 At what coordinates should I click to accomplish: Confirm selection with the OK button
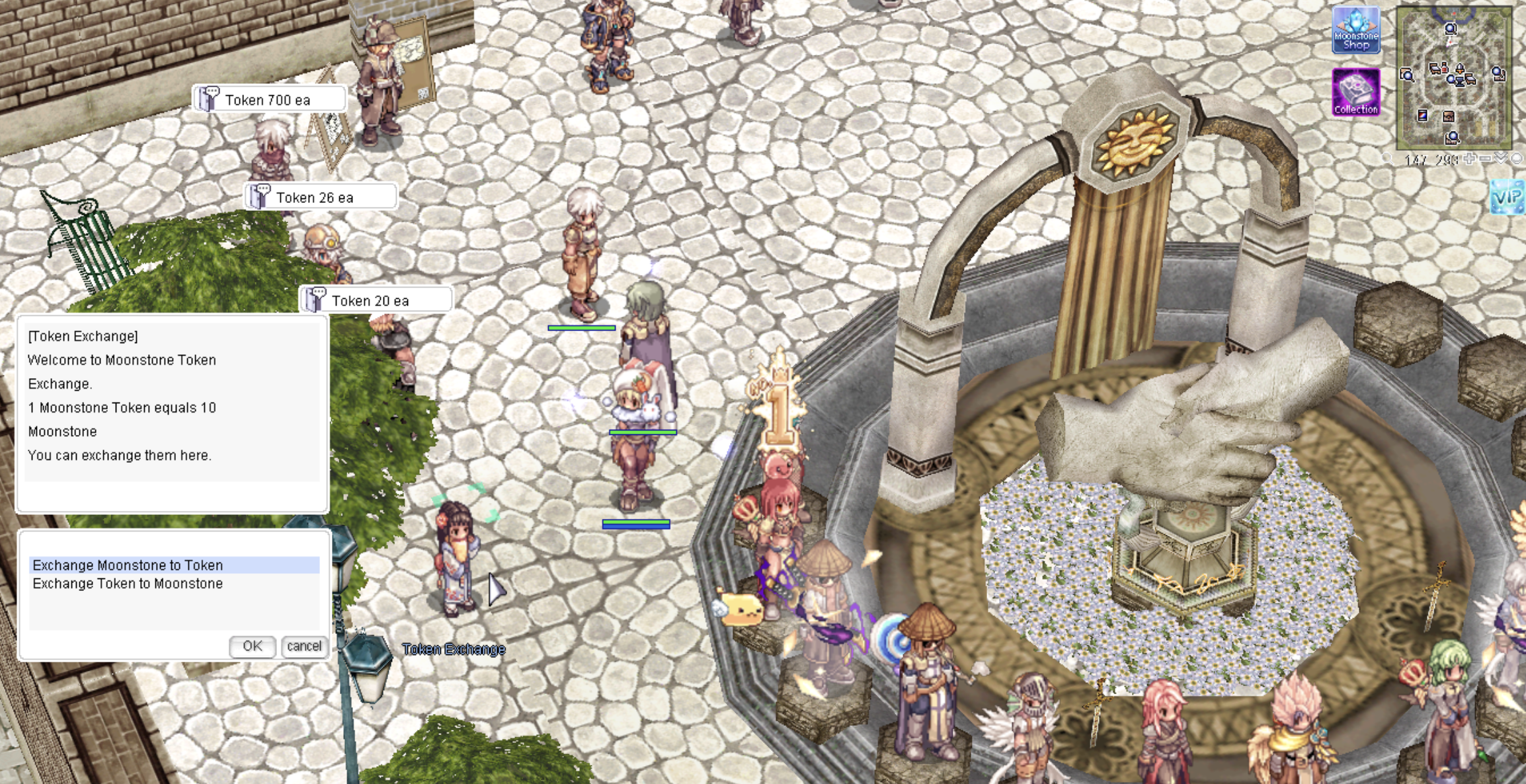(252, 646)
